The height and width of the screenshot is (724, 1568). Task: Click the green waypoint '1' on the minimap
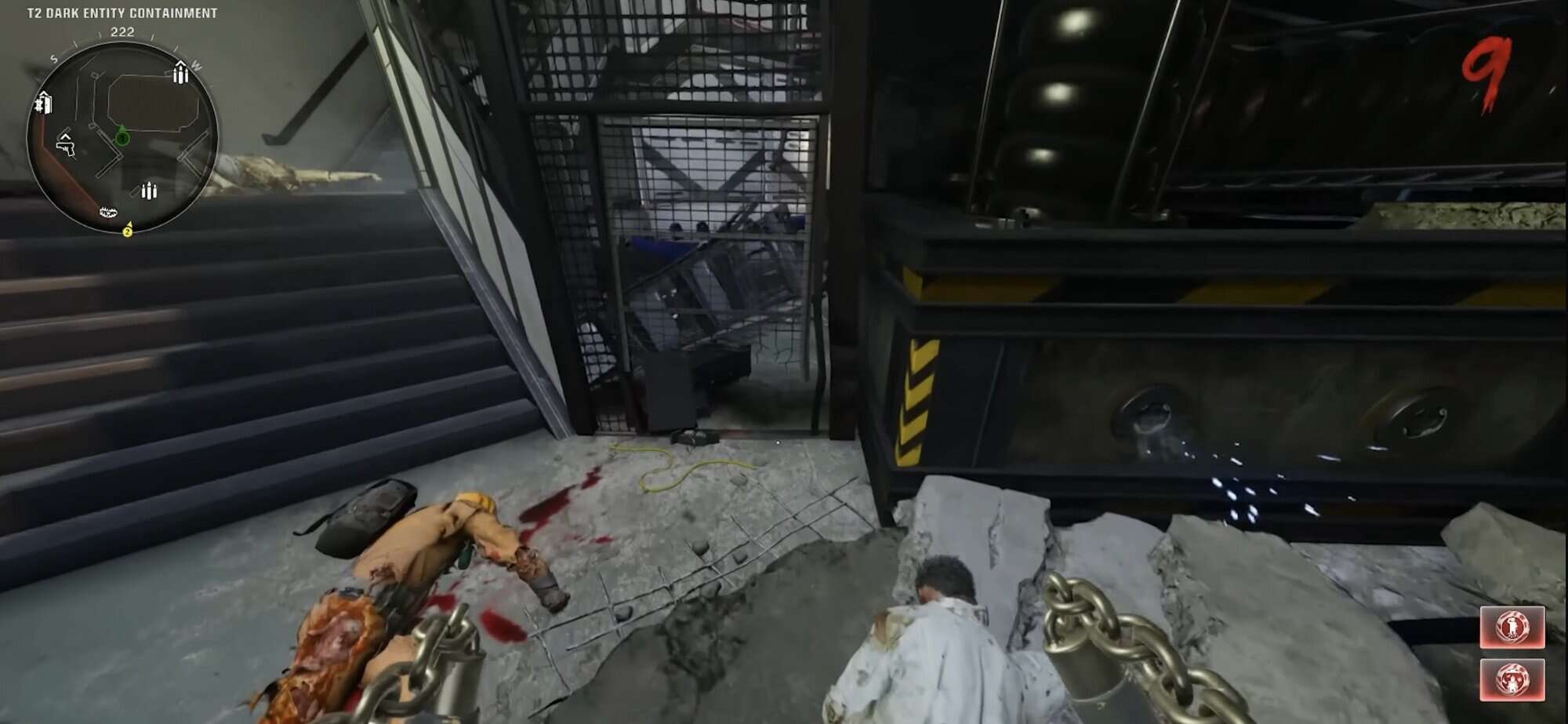click(x=123, y=137)
